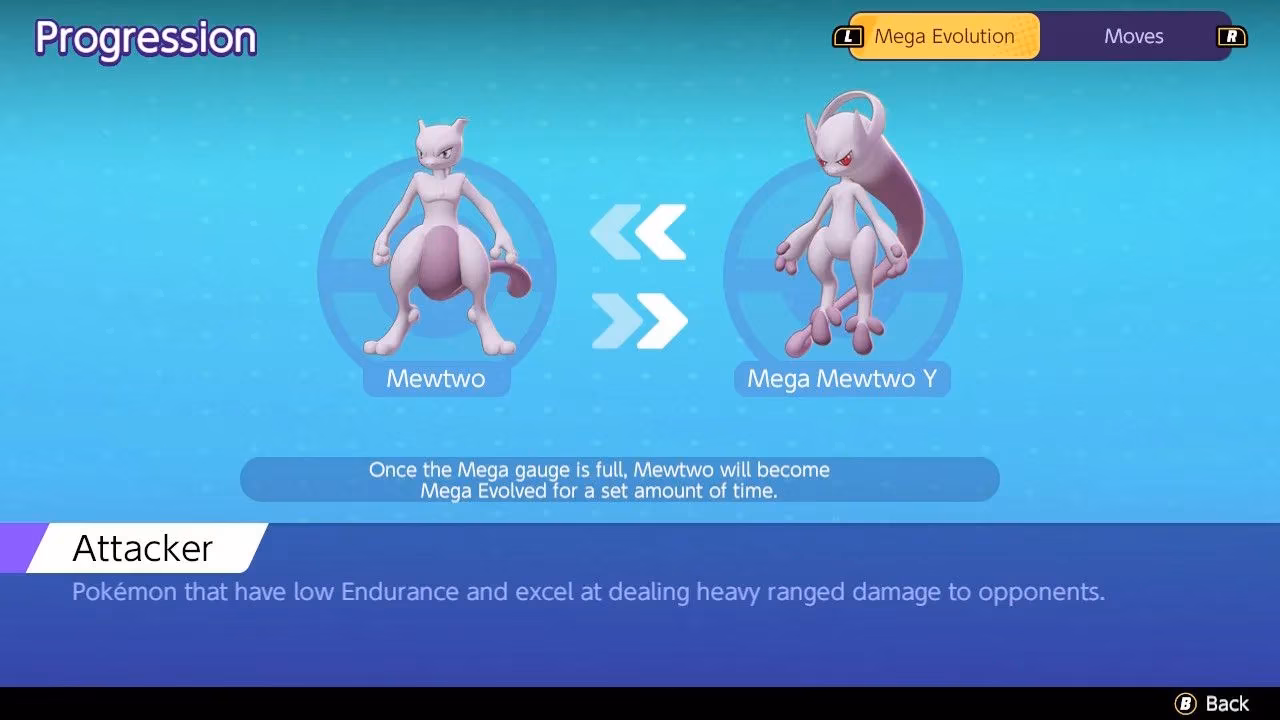This screenshot has width=1280, height=720.
Task: Expand the Attacker role description
Action: (140, 547)
